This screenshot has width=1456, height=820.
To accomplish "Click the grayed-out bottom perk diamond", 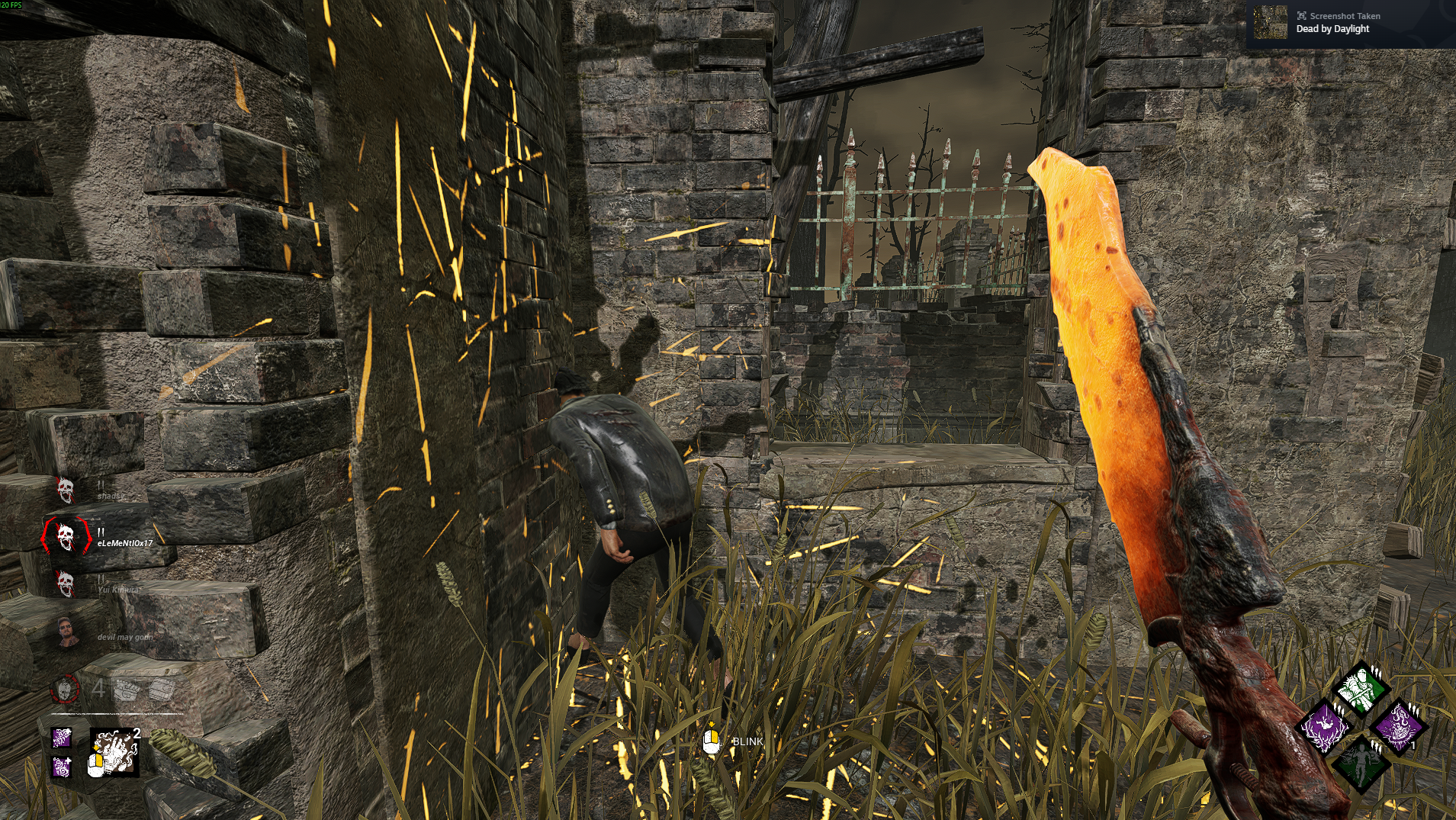I will pyautogui.click(x=1361, y=764).
